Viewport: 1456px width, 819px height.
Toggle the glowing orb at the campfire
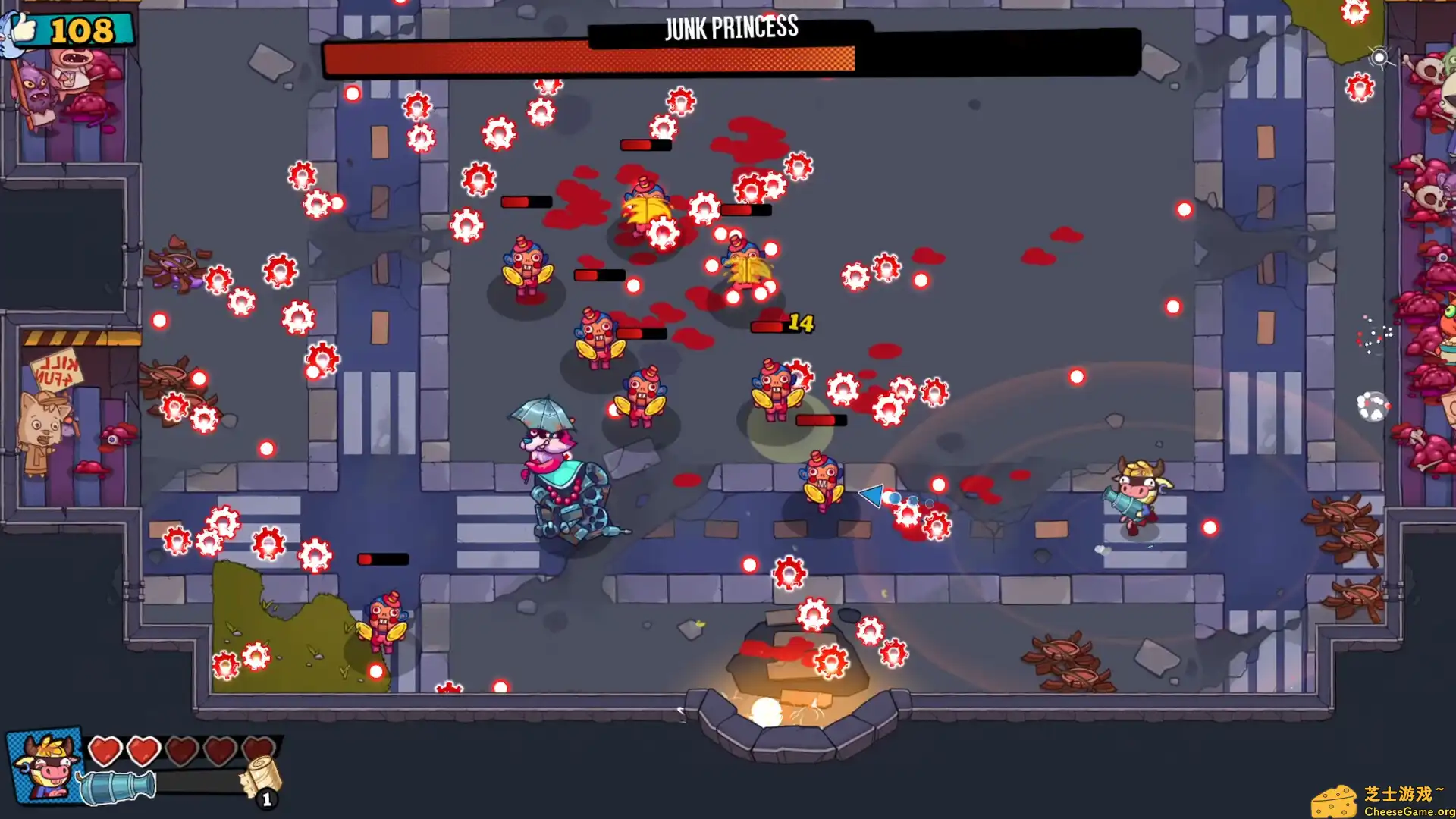766,714
